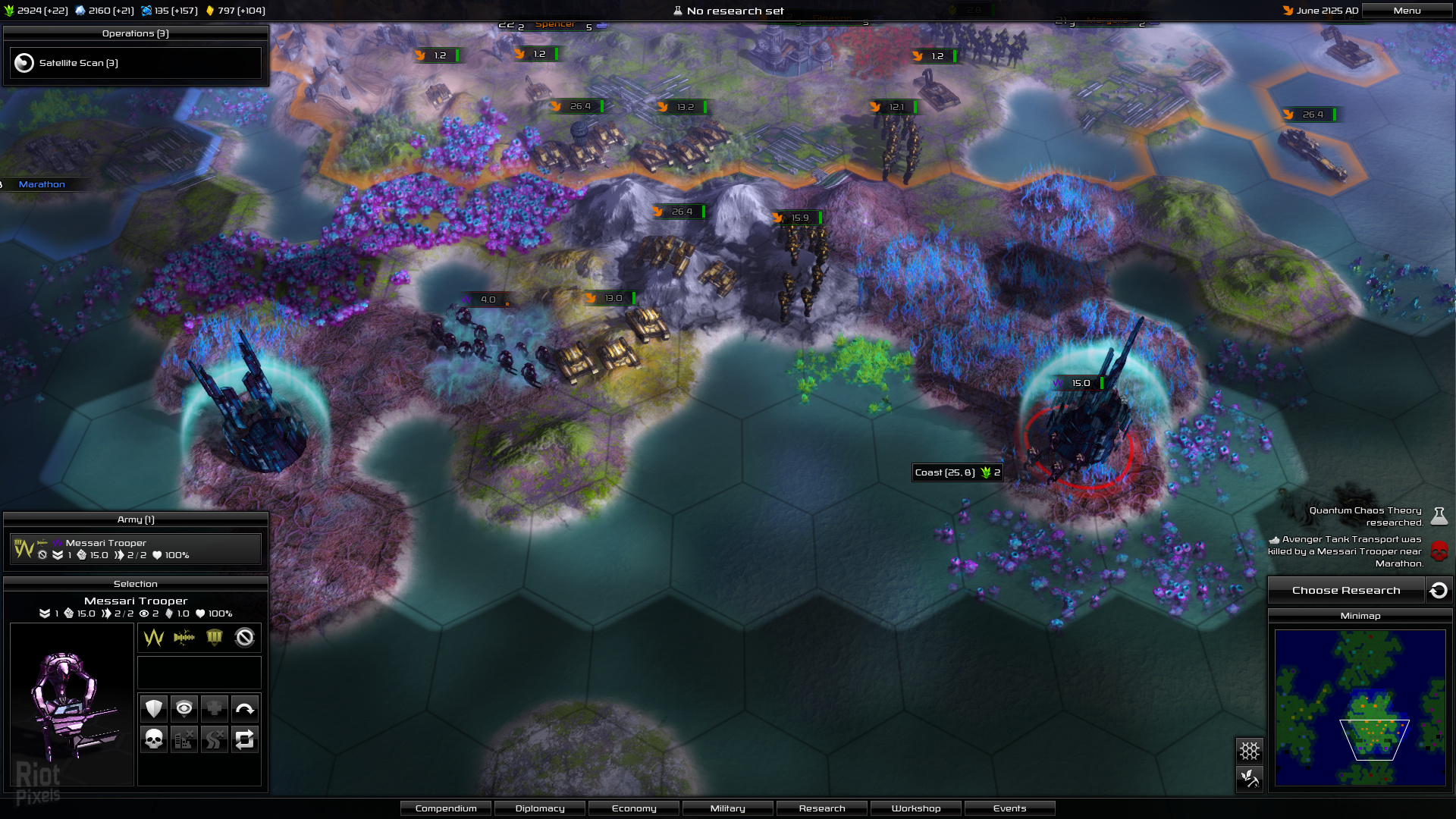Viewport: 1456px width, 819px height.
Task: Open the Events list
Action: (1010, 808)
